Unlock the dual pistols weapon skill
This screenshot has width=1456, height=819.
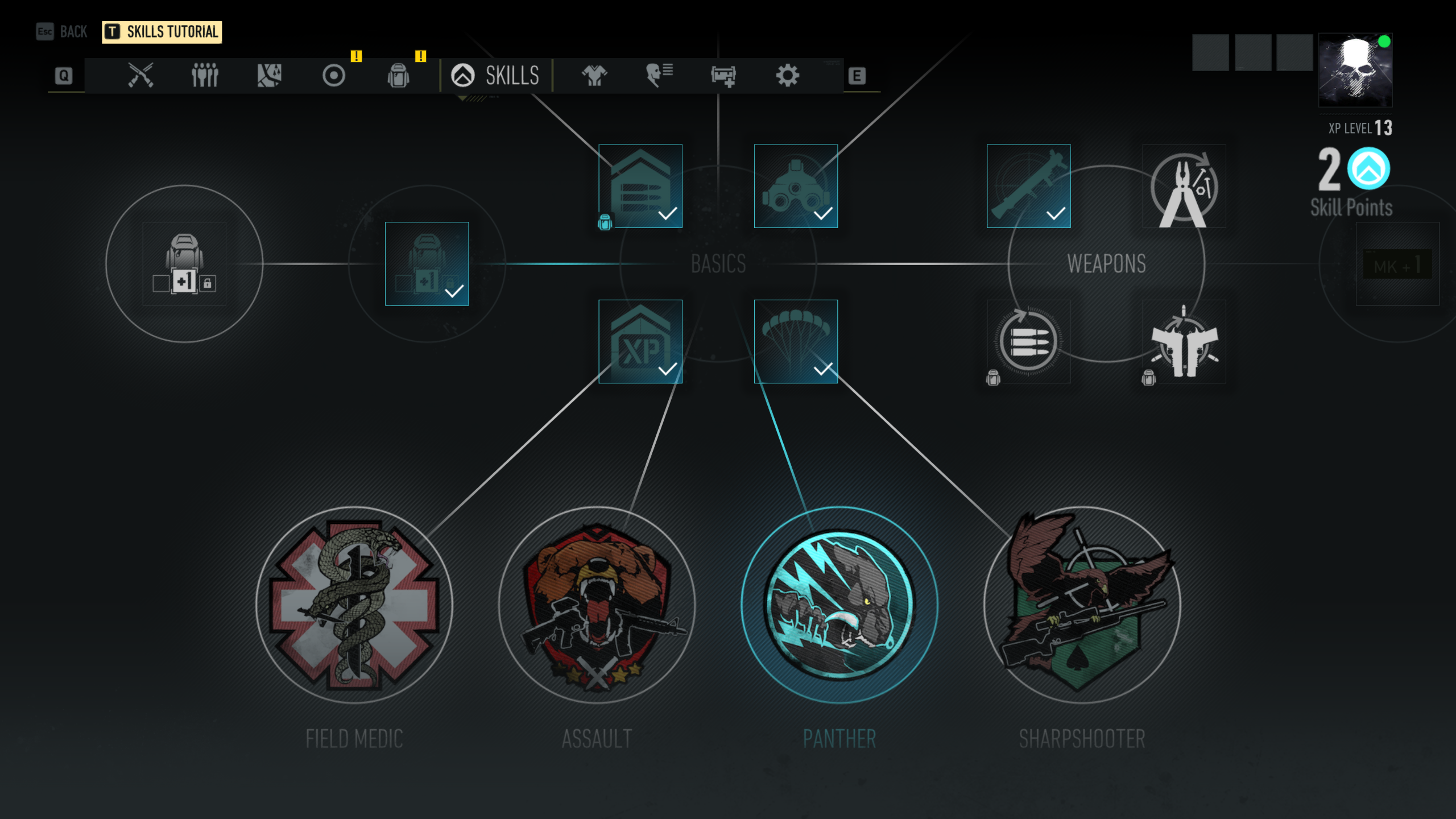(1184, 341)
